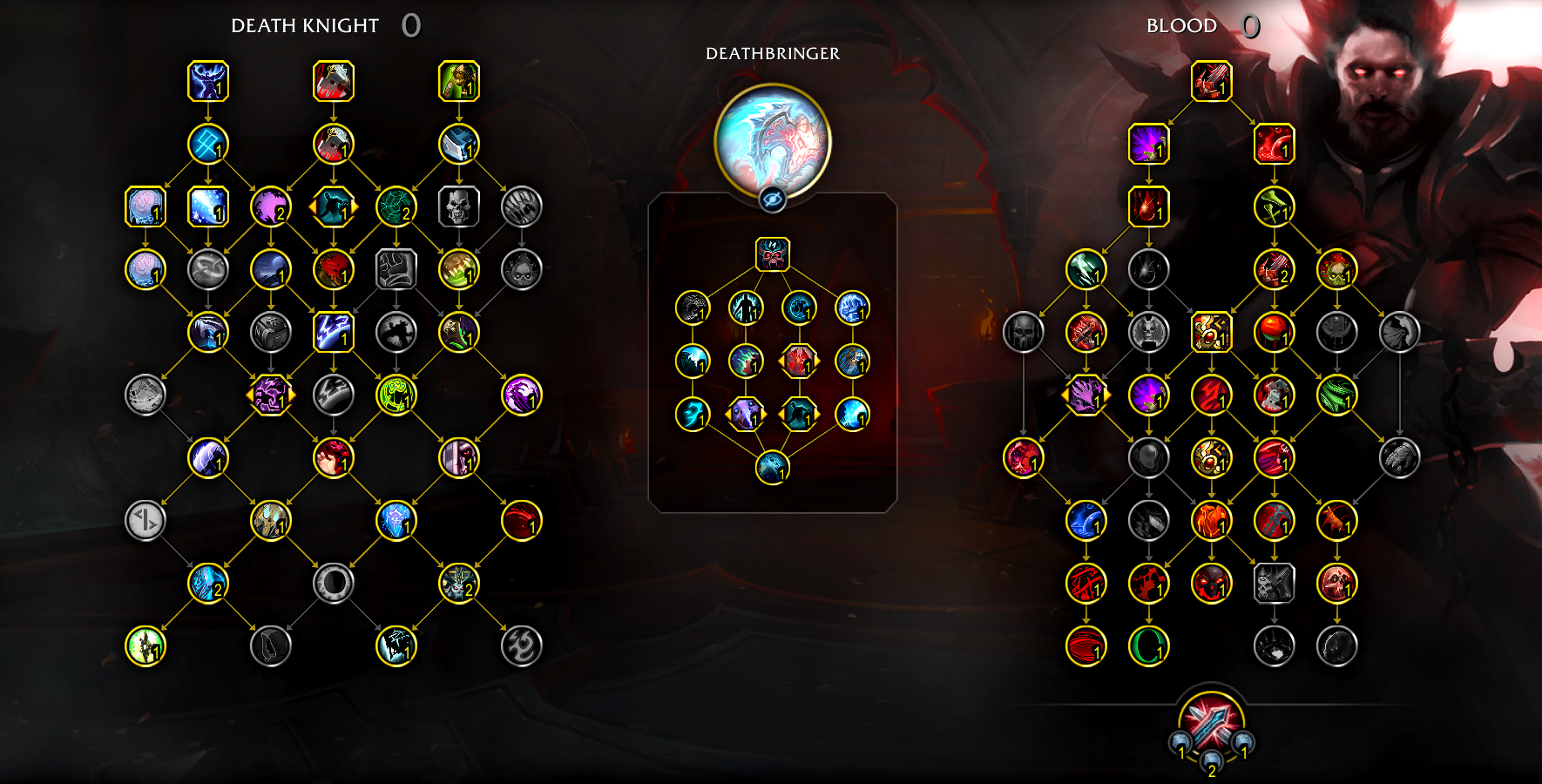Screen dimensions: 1542x784
Task: Choose the empty gray ring talent node
Action: coord(334,584)
